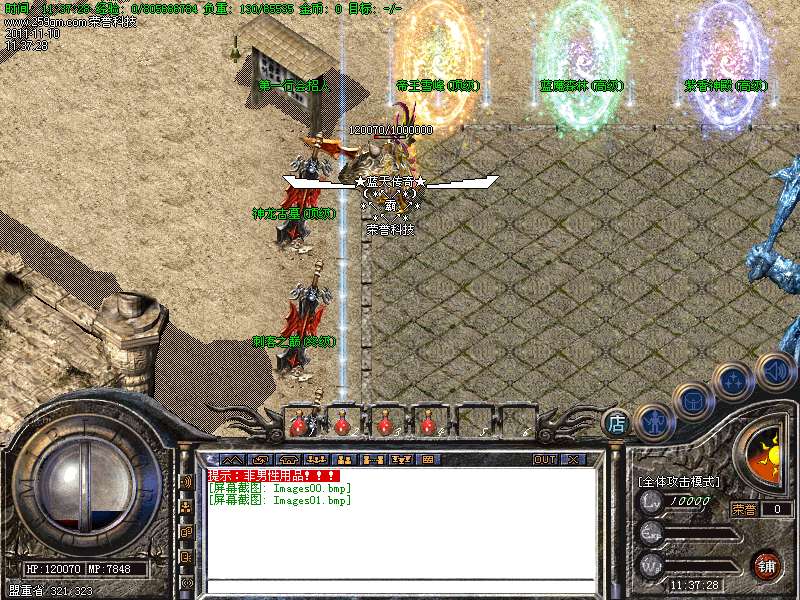Toggle sound with the speaker icon
The height and width of the screenshot is (600, 800).
774,370
